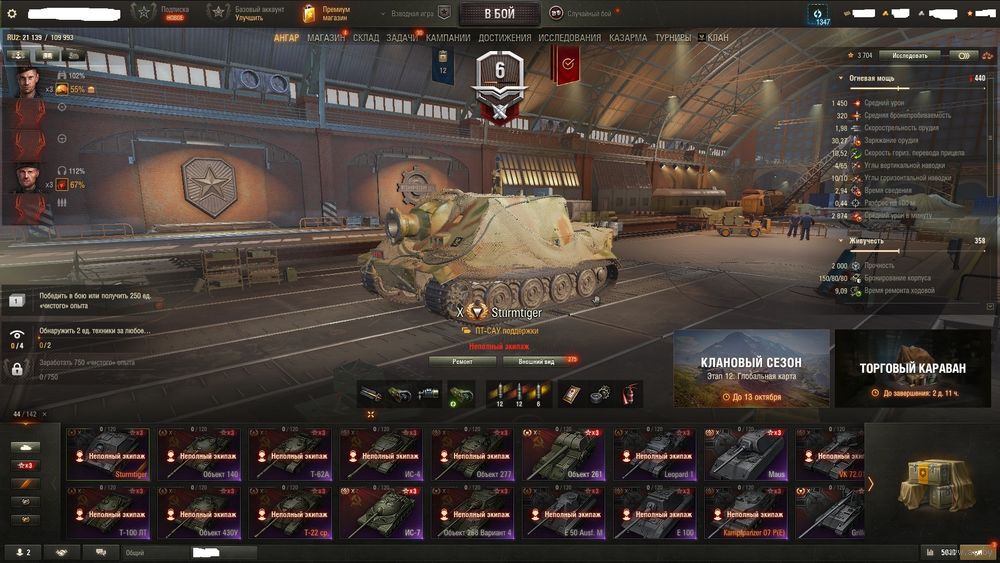This screenshot has width=1000, height=563.
Task: Open the Клановый сезон banner
Action: (x=751, y=368)
